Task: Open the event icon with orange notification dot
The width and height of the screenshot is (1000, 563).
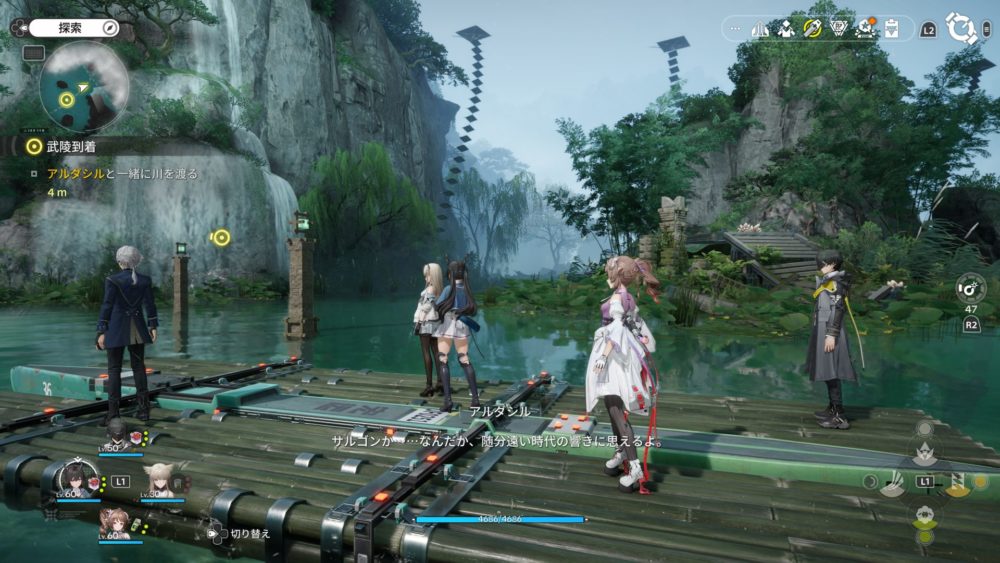Action: pyautogui.click(x=866, y=28)
